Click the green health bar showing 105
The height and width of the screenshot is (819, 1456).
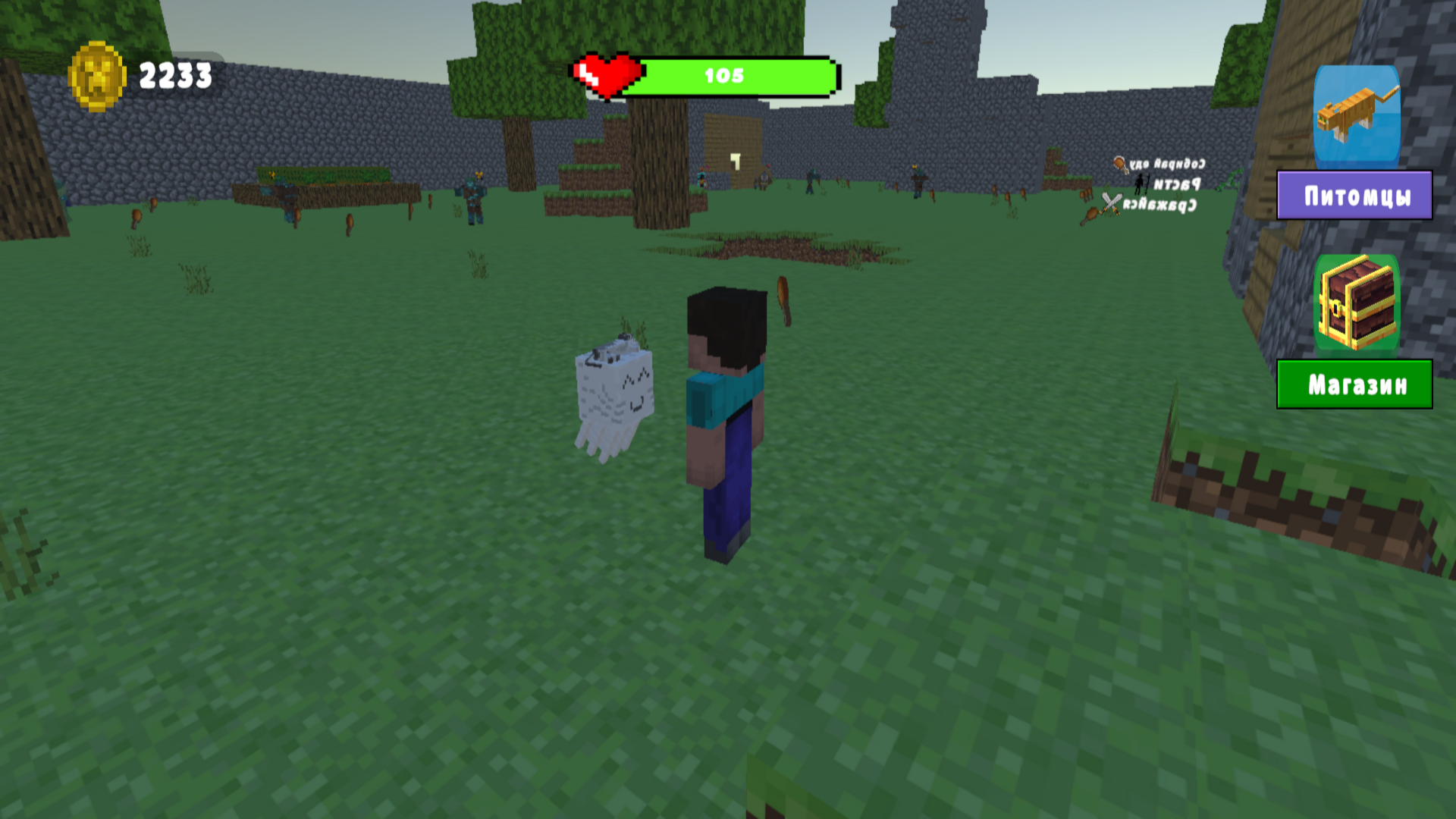pos(724,76)
